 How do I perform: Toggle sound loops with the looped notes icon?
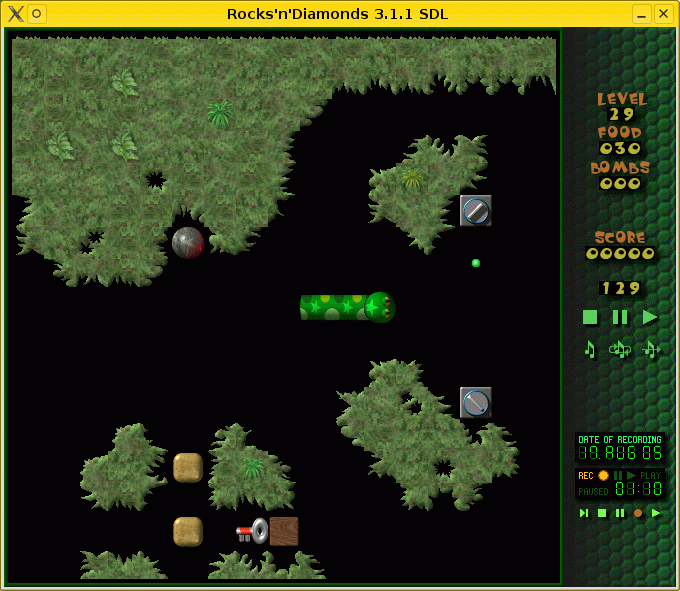(x=620, y=349)
